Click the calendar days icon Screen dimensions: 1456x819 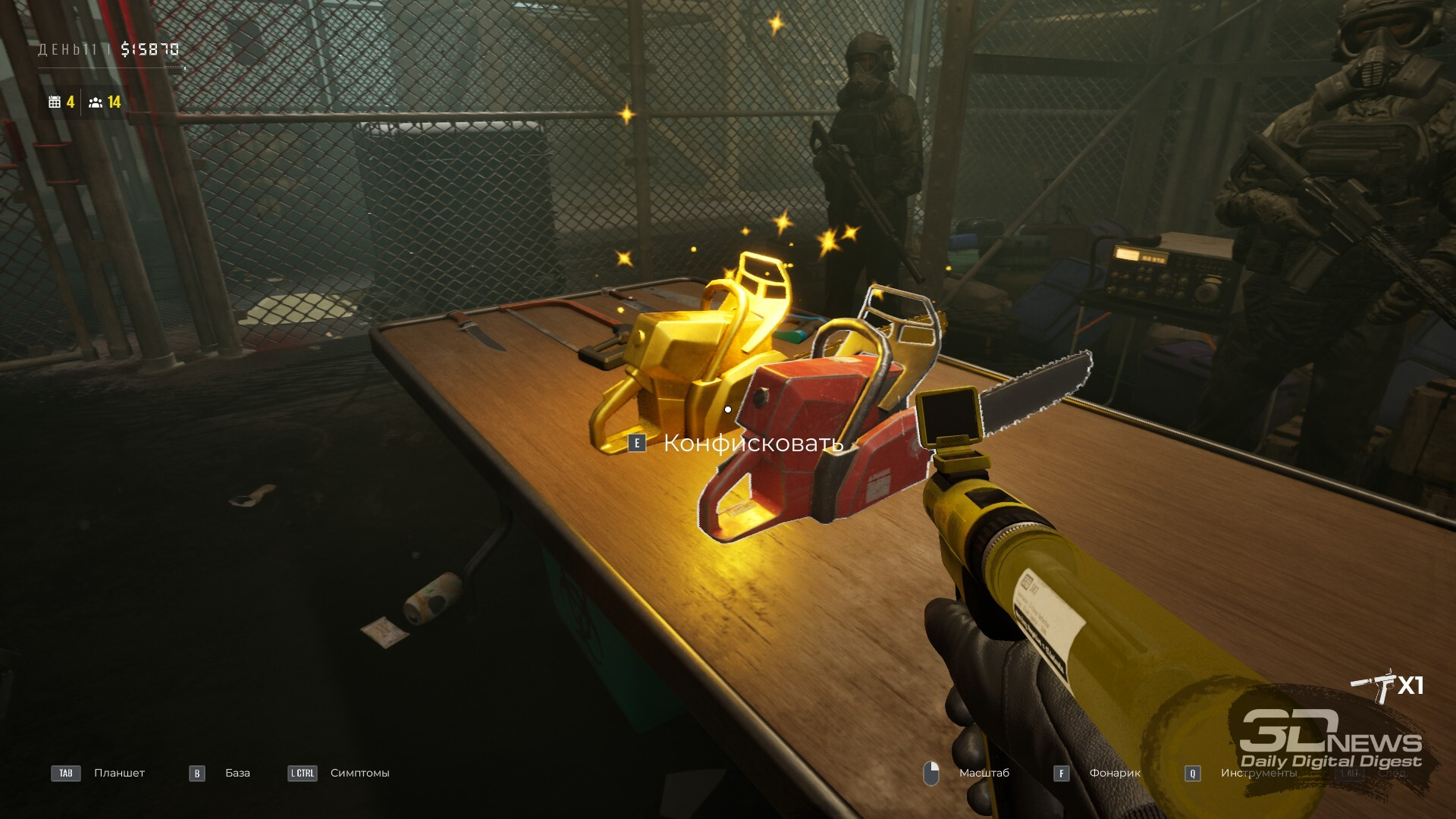(x=55, y=102)
